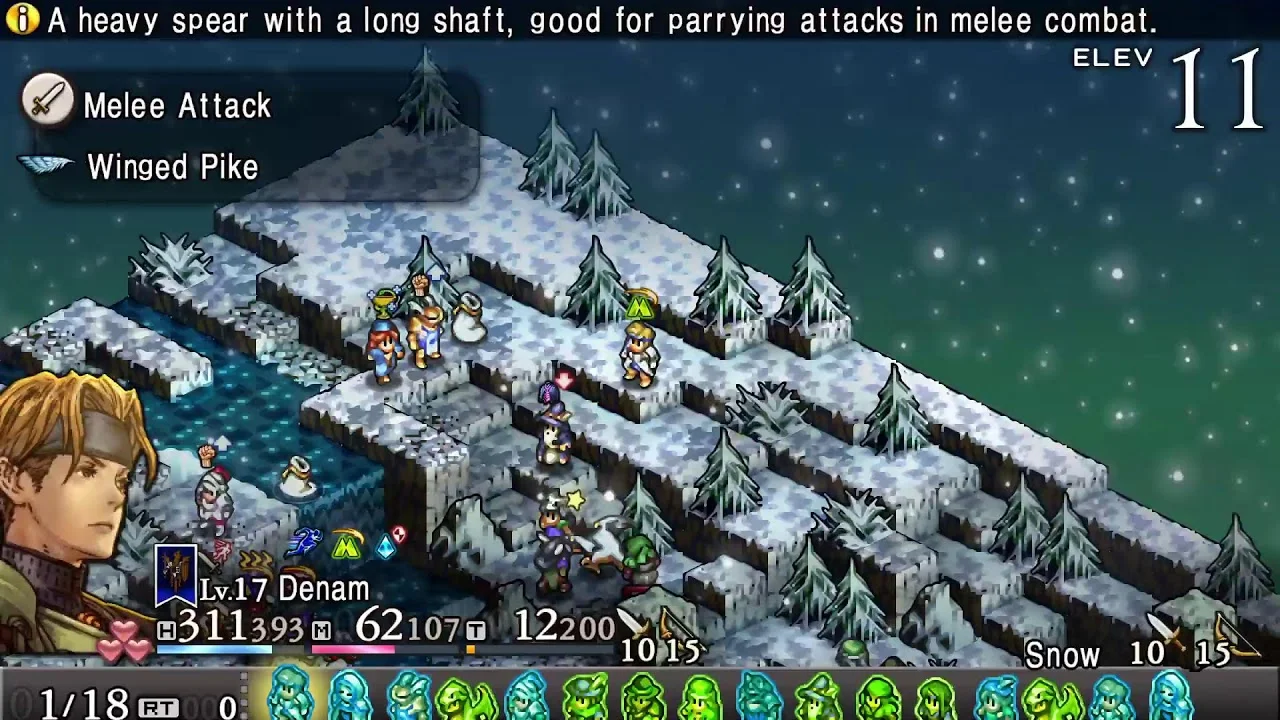1280x720 pixels.
Task: Click the yellow info icon beside the description
Action: coord(22,20)
